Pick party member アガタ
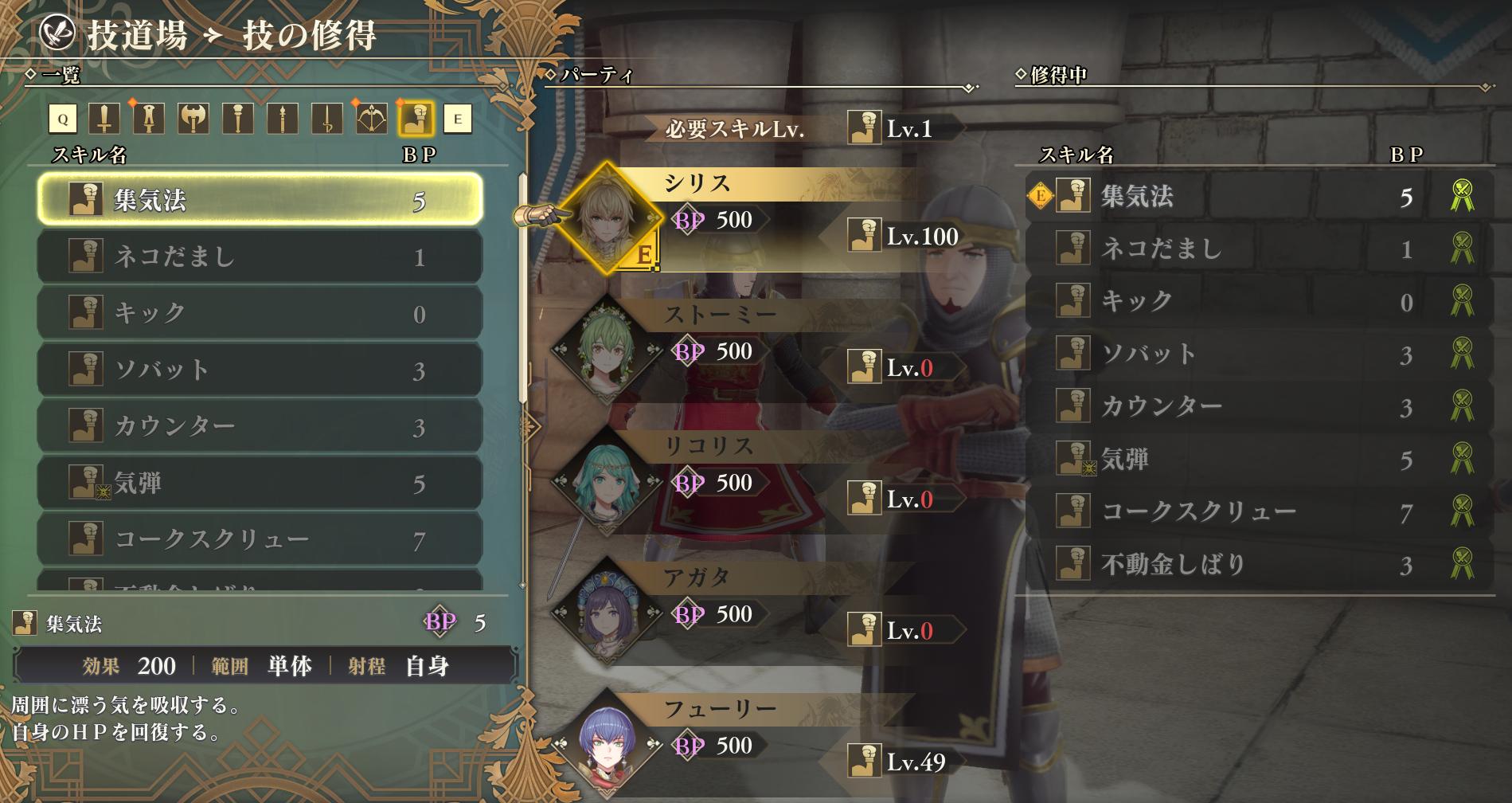 (607, 612)
